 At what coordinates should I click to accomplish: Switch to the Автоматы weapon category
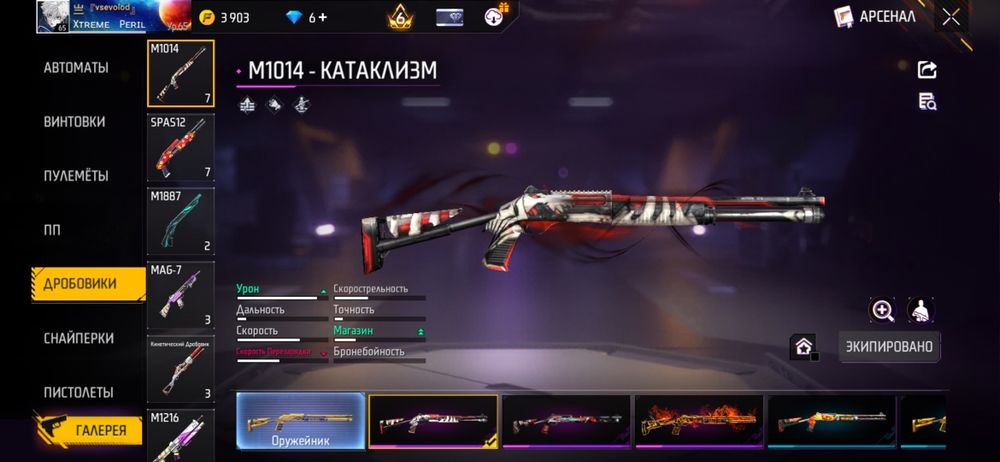tap(76, 68)
